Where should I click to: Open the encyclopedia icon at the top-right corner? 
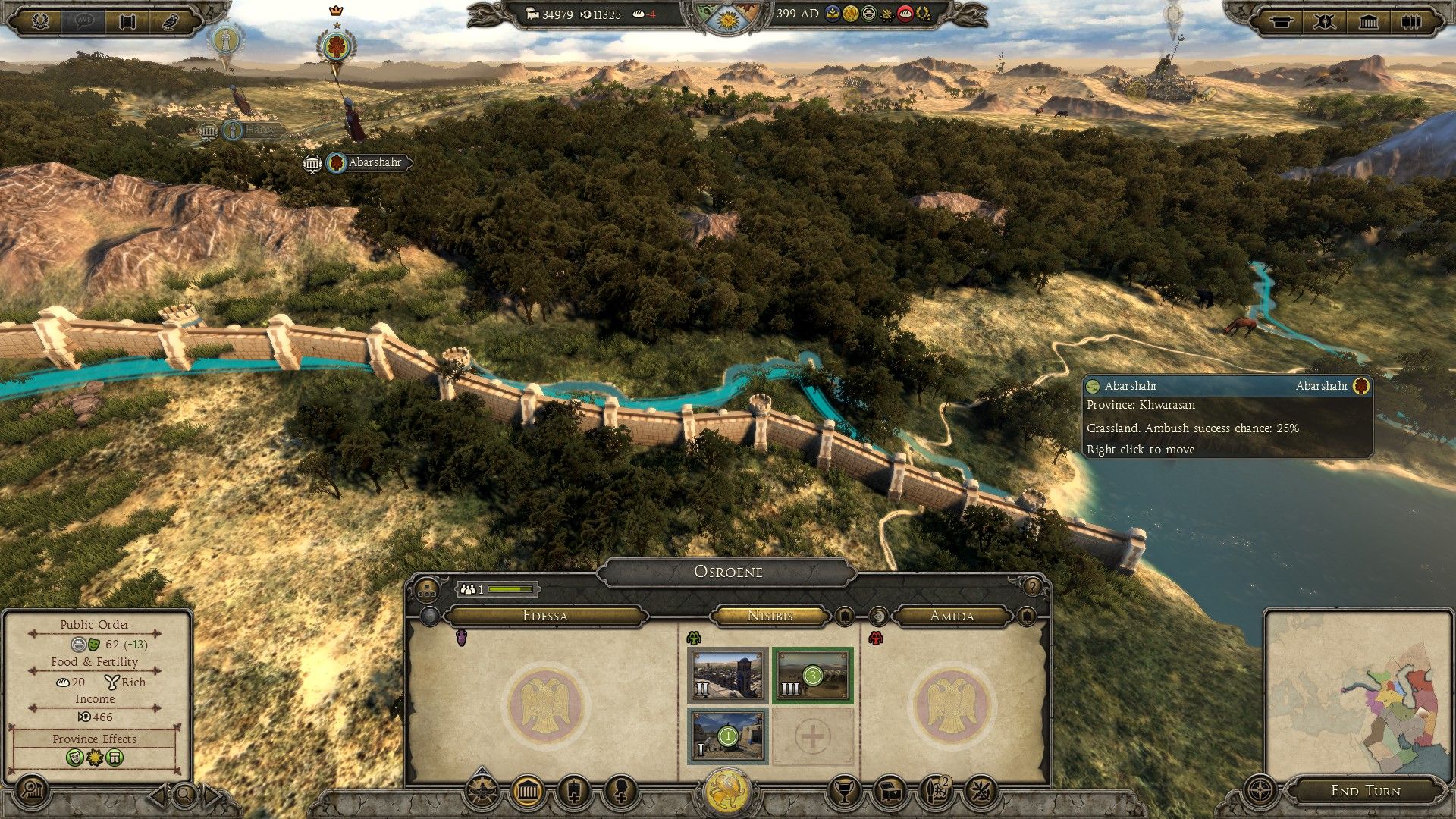[1412, 21]
